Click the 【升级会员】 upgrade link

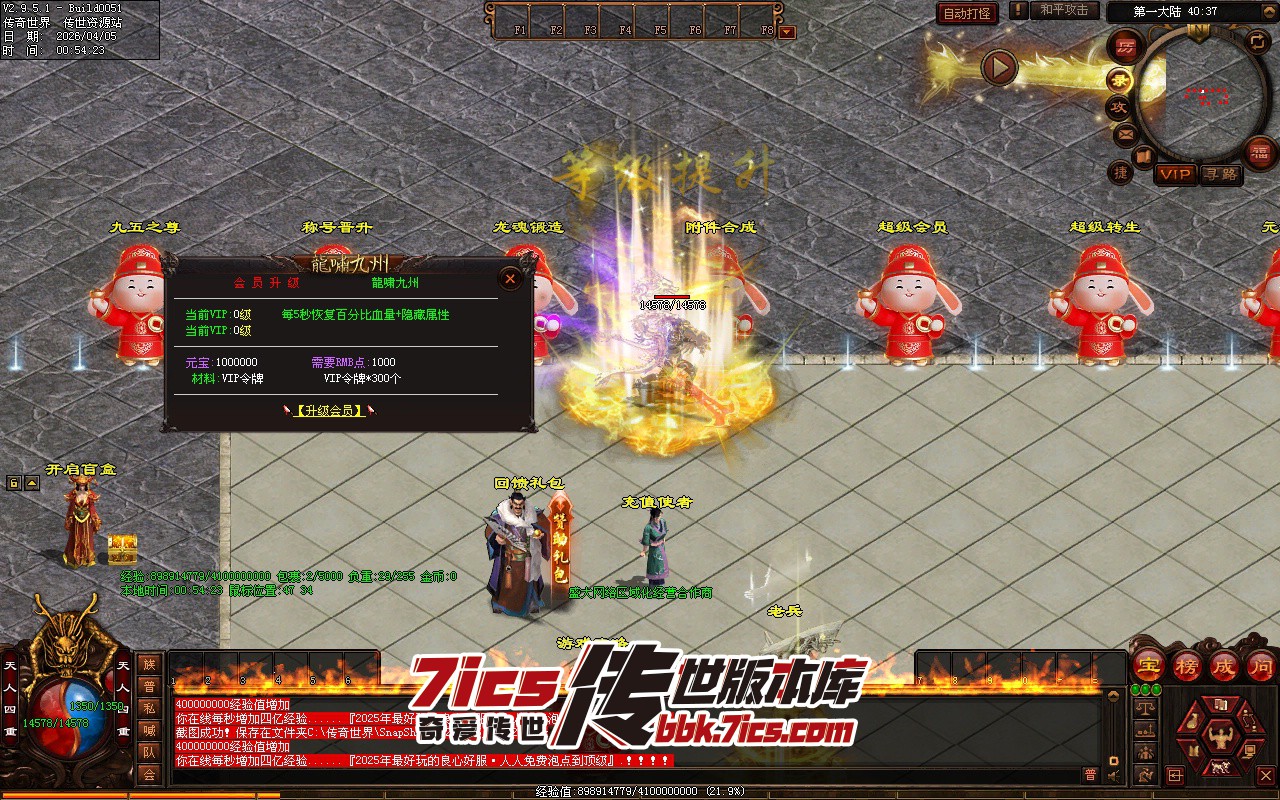coord(329,410)
